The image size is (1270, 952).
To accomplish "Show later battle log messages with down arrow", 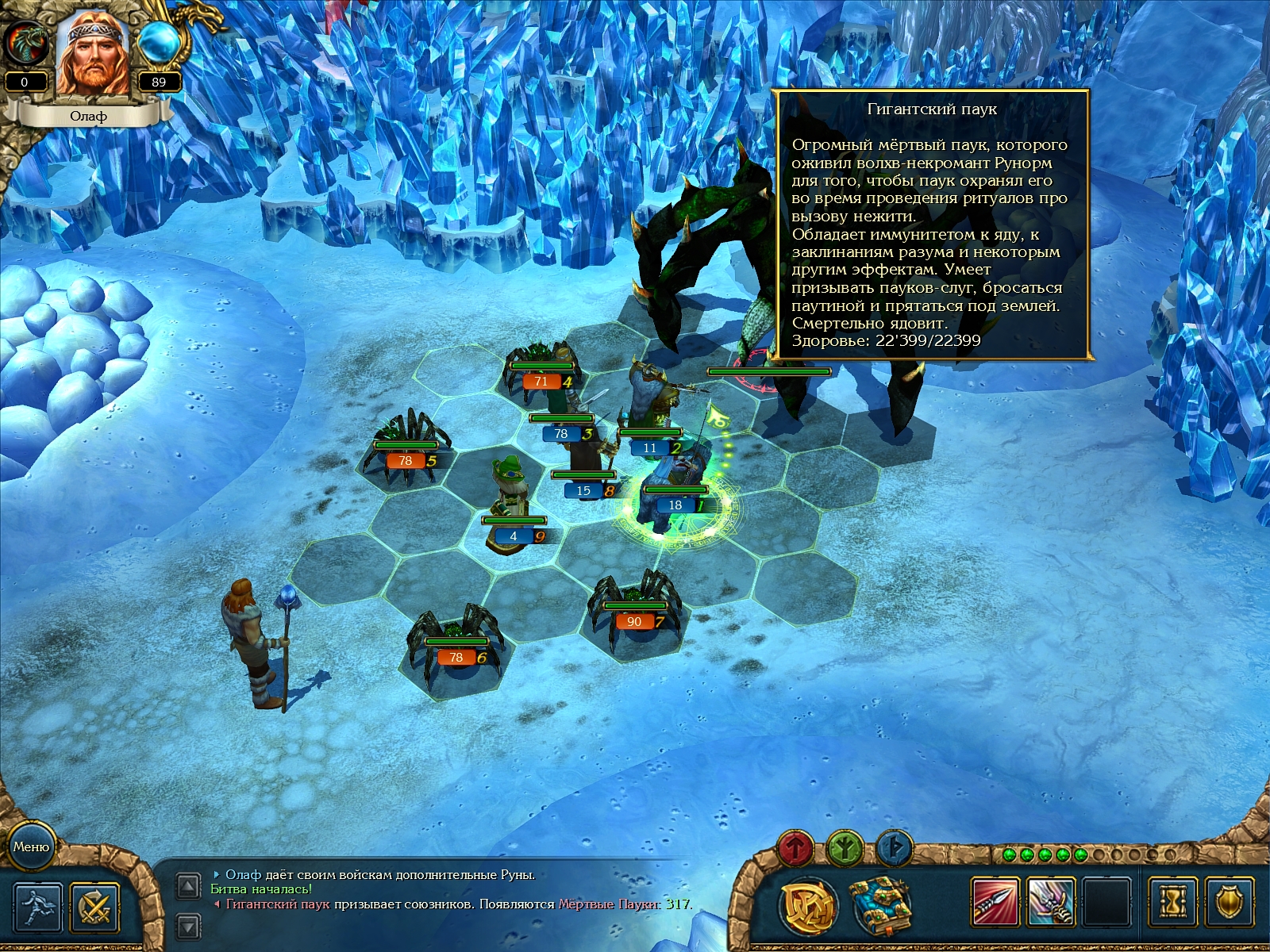I will (187, 925).
